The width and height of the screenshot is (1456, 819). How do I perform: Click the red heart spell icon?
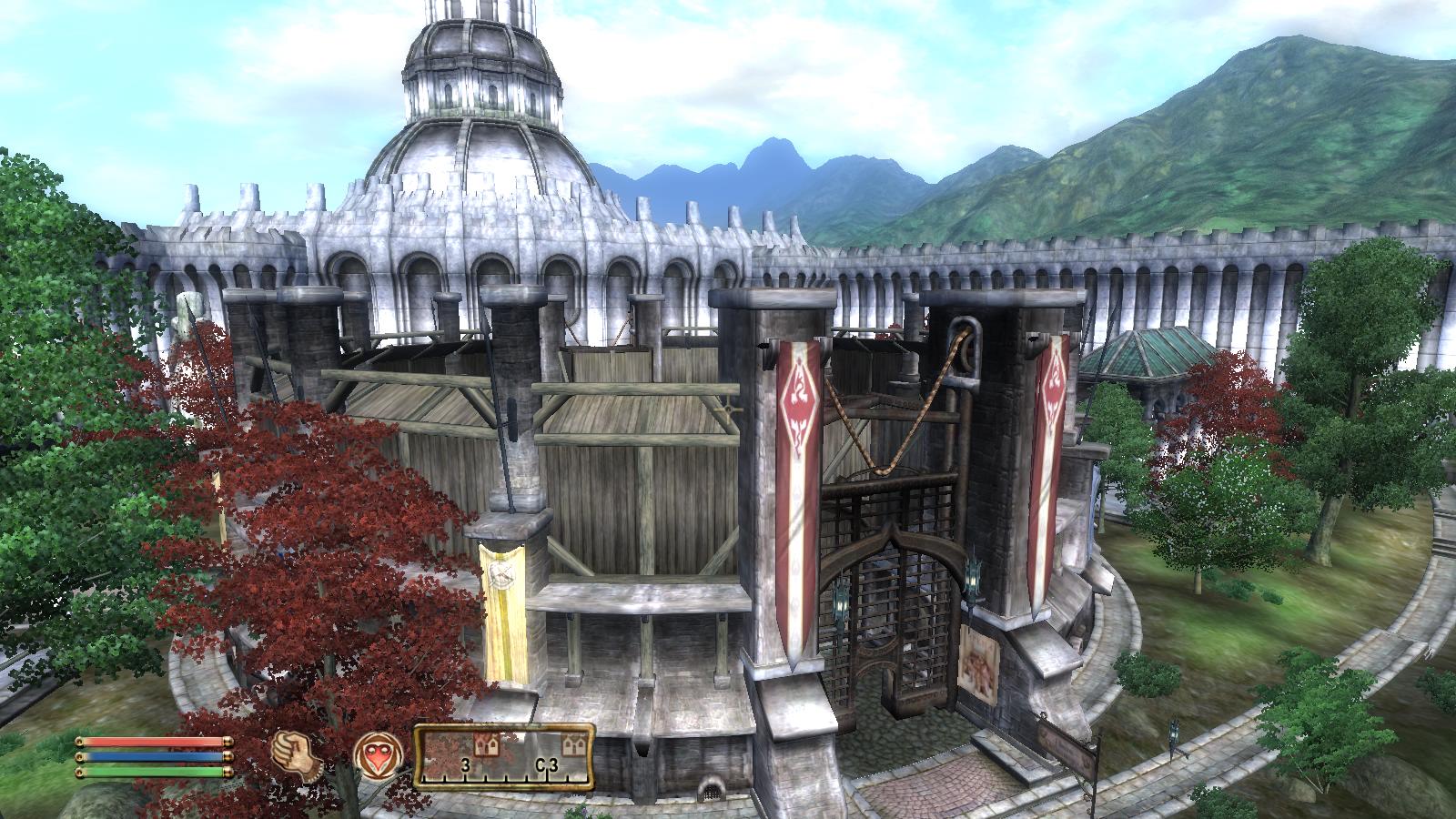click(x=373, y=755)
